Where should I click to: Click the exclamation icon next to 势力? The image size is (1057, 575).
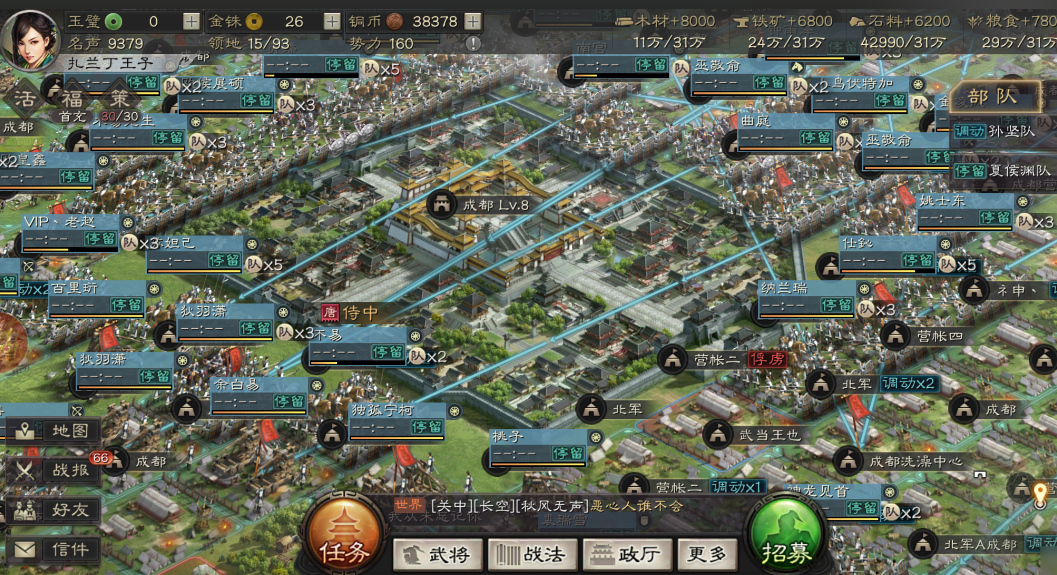click(473, 44)
